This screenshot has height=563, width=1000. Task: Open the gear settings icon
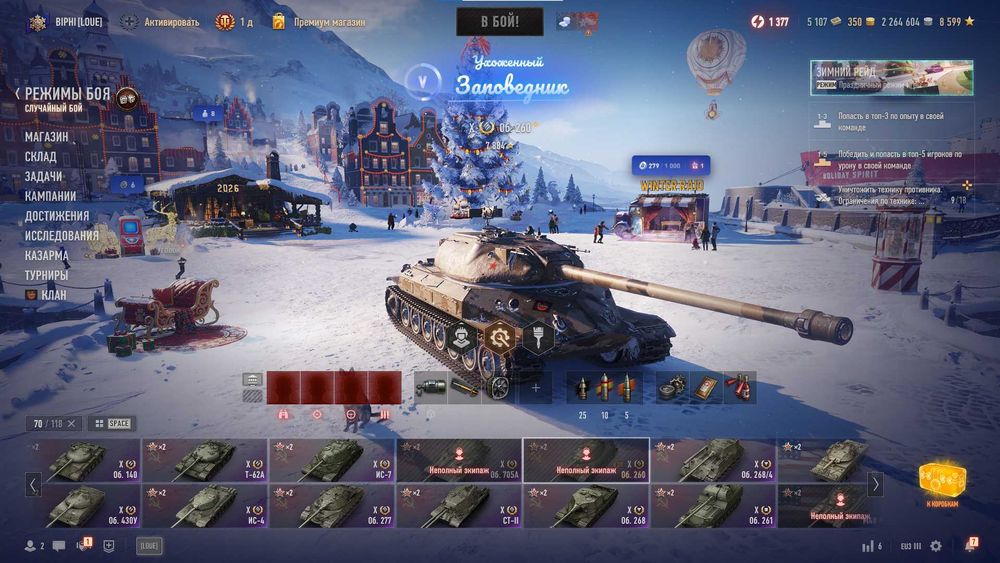click(936, 546)
